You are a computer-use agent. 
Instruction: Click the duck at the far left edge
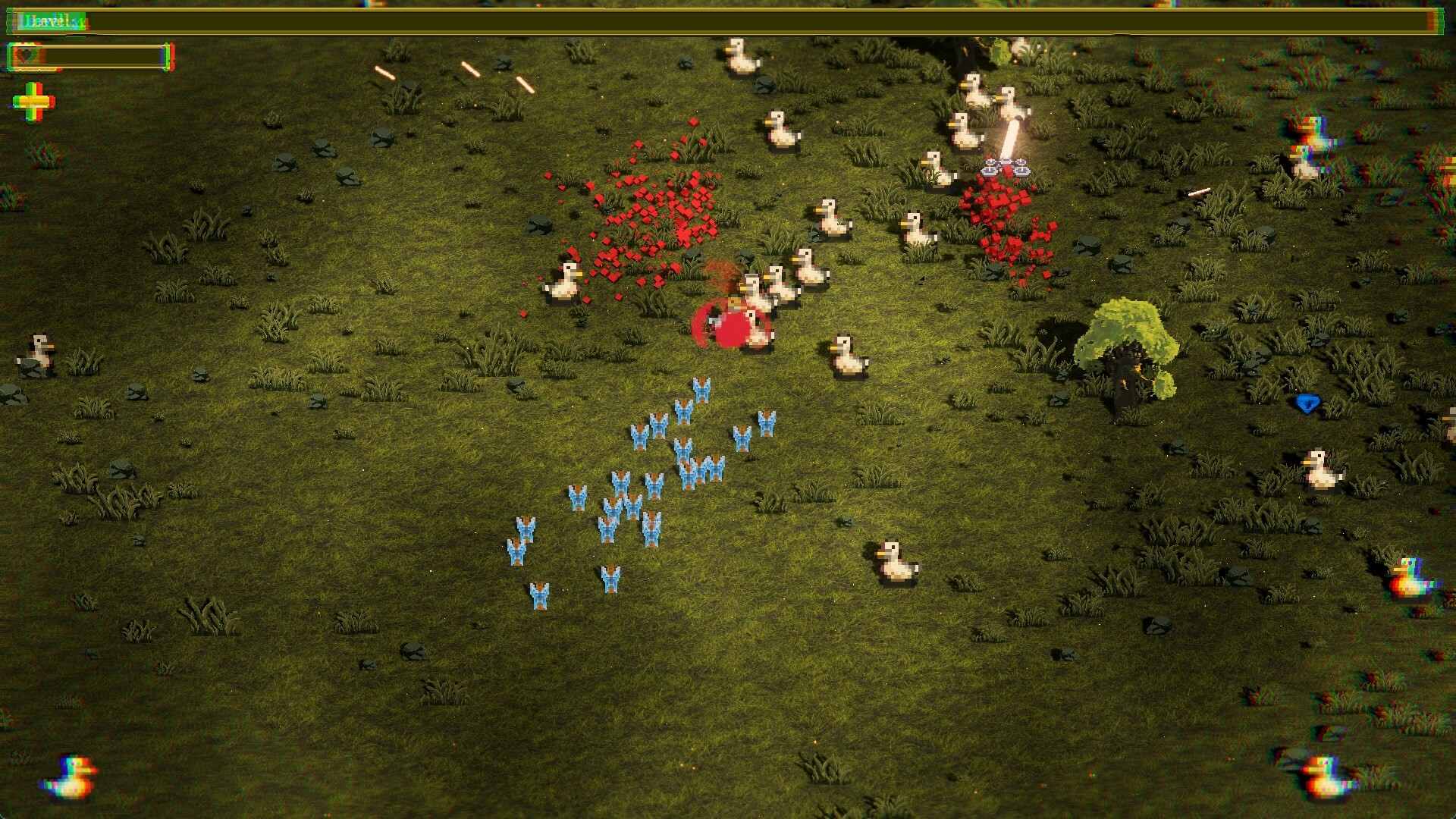click(x=36, y=353)
